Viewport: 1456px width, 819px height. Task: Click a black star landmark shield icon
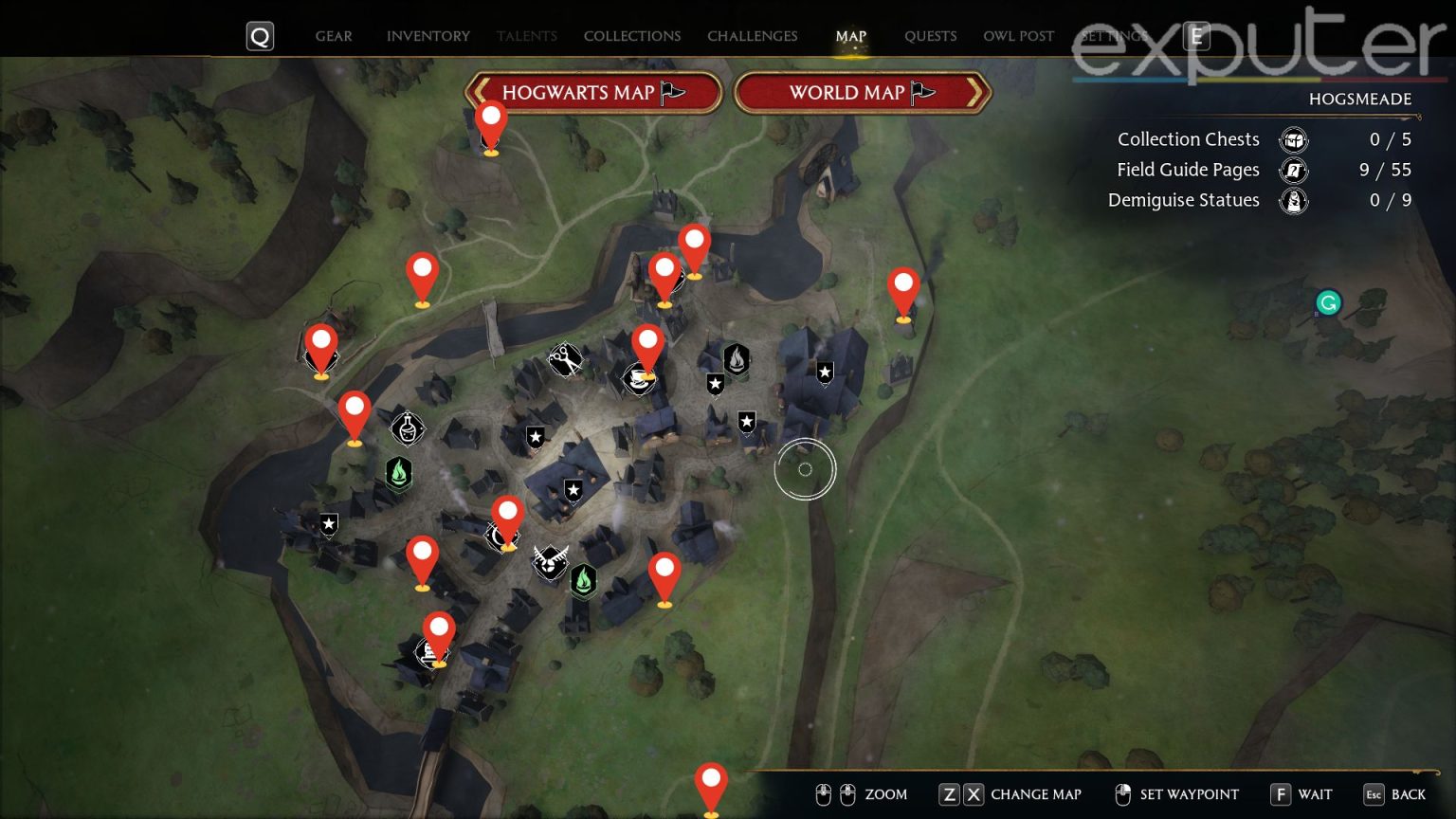pos(823,373)
